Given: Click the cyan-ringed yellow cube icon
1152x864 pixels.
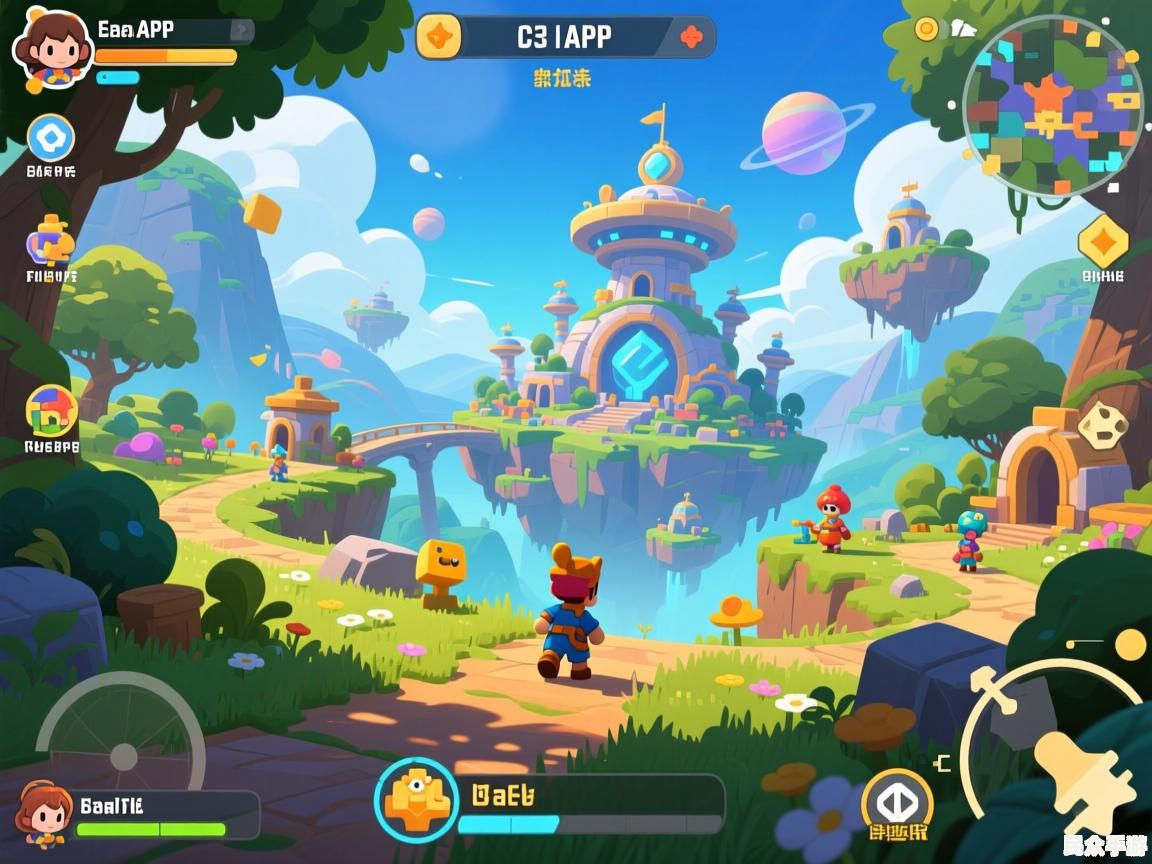Looking at the screenshot, I should 414,799.
